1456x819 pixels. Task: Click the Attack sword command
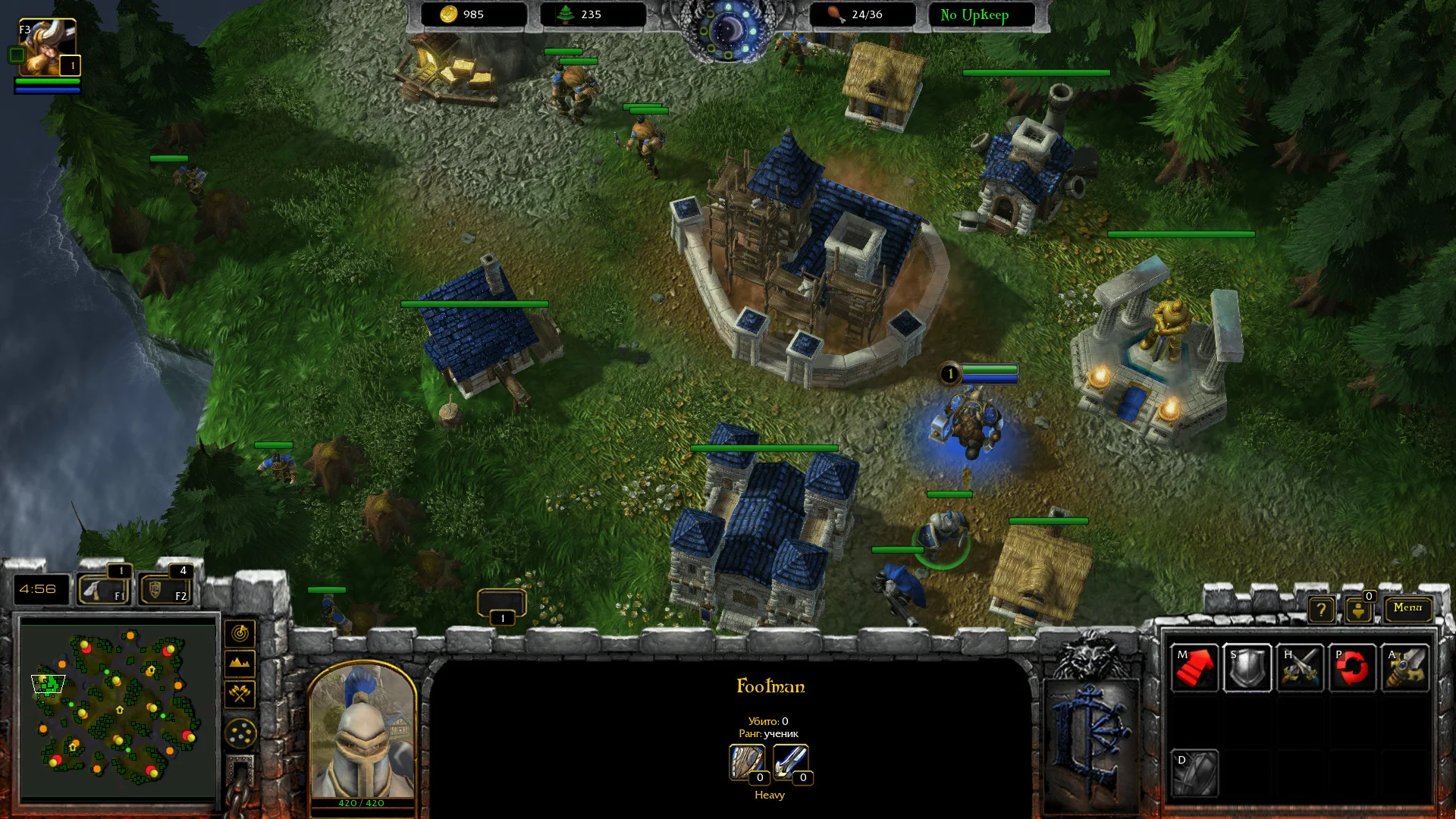tap(1406, 668)
